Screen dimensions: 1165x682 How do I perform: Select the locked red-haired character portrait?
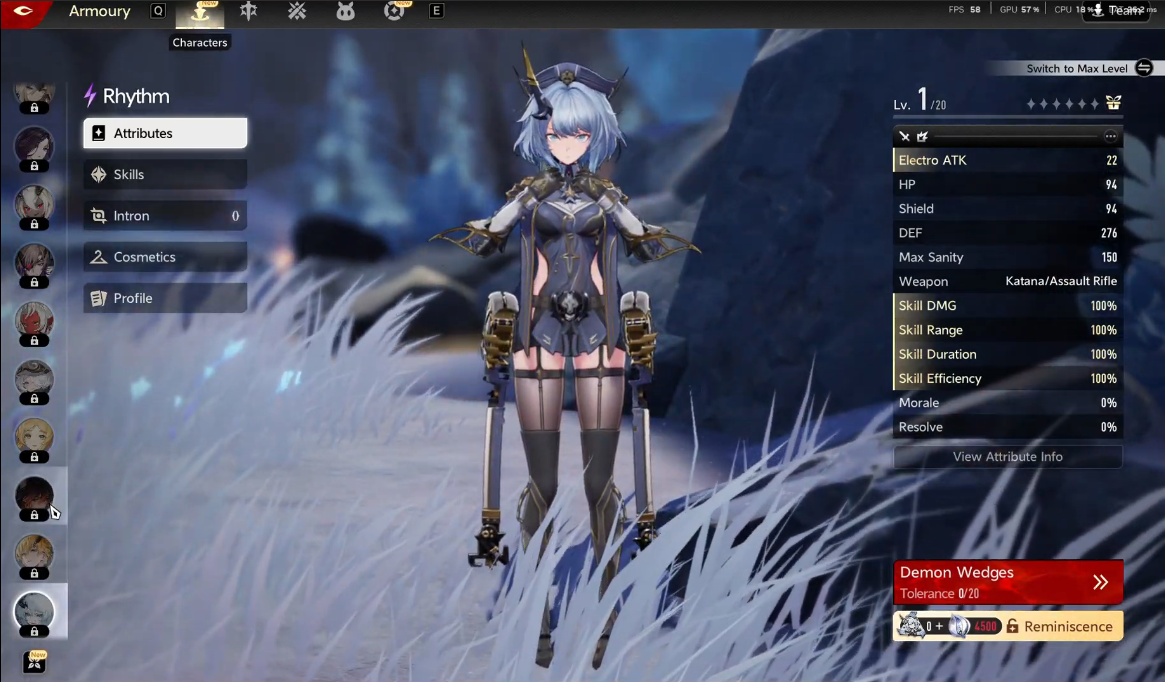tap(34, 320)
